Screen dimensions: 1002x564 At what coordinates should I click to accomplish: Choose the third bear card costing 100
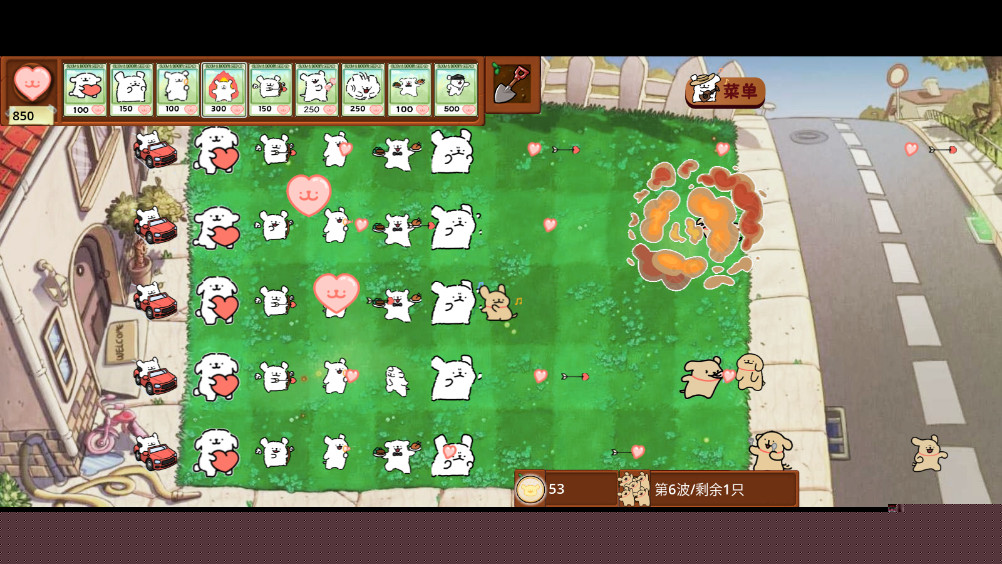177,90
